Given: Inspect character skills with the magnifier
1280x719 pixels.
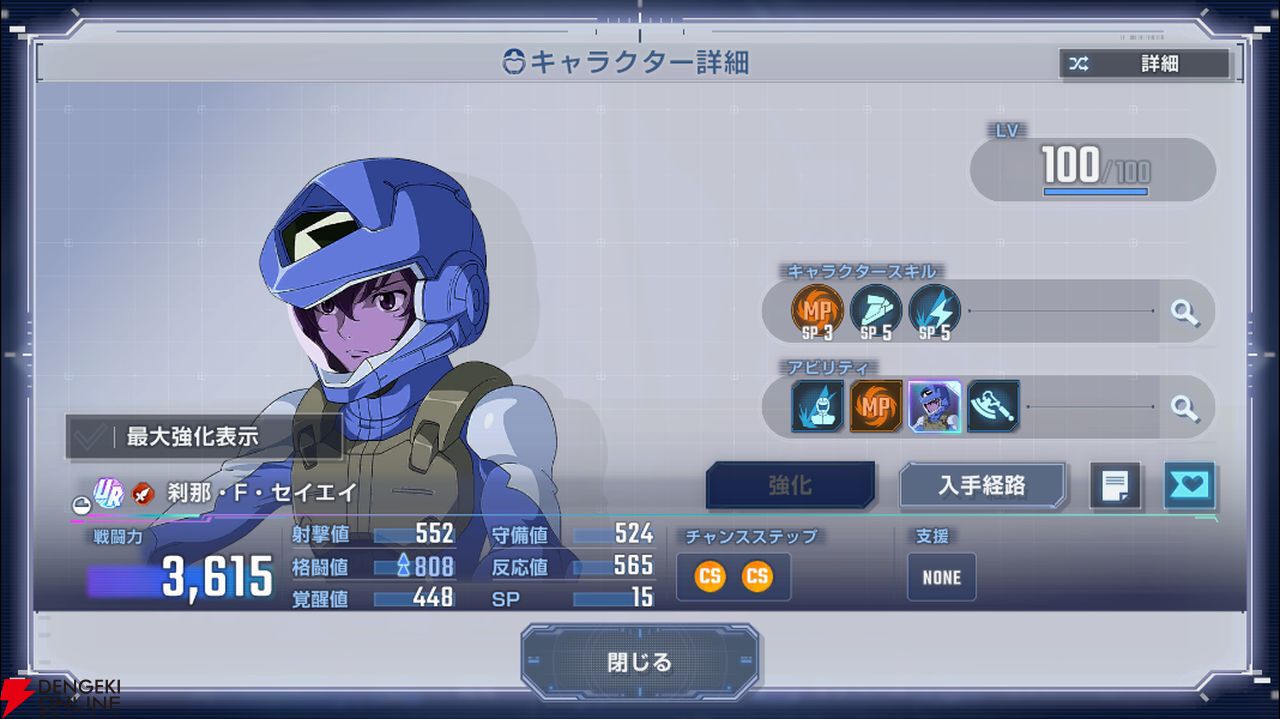Looking at the screenshot, I should coord(1185,312).
